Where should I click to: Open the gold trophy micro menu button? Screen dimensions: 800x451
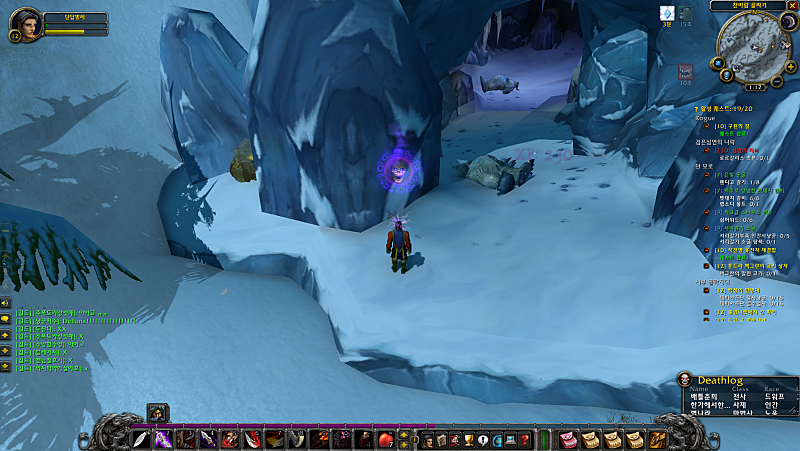click(468, 439)
